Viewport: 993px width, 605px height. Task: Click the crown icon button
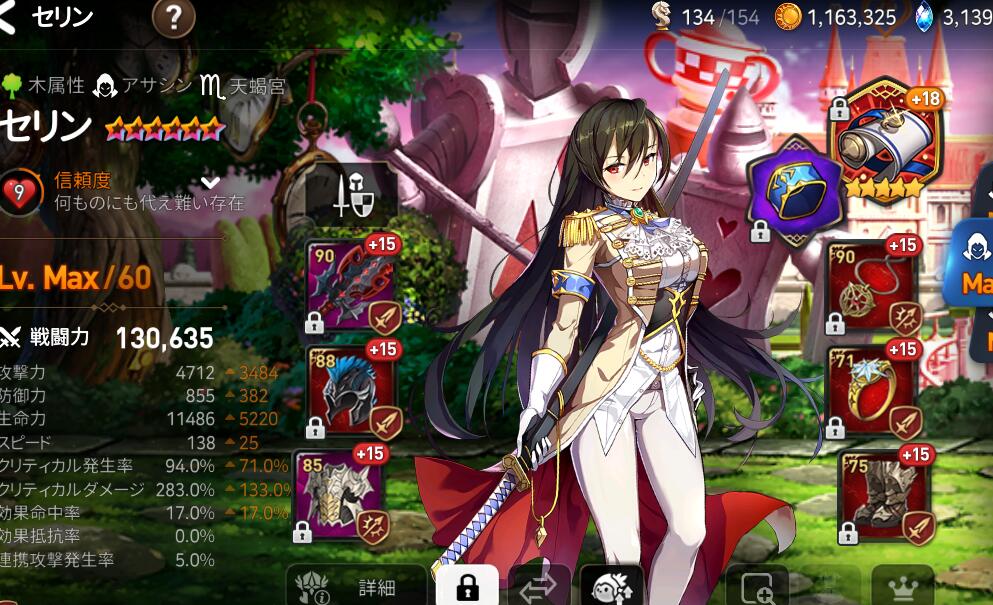[x=902, y=588]
